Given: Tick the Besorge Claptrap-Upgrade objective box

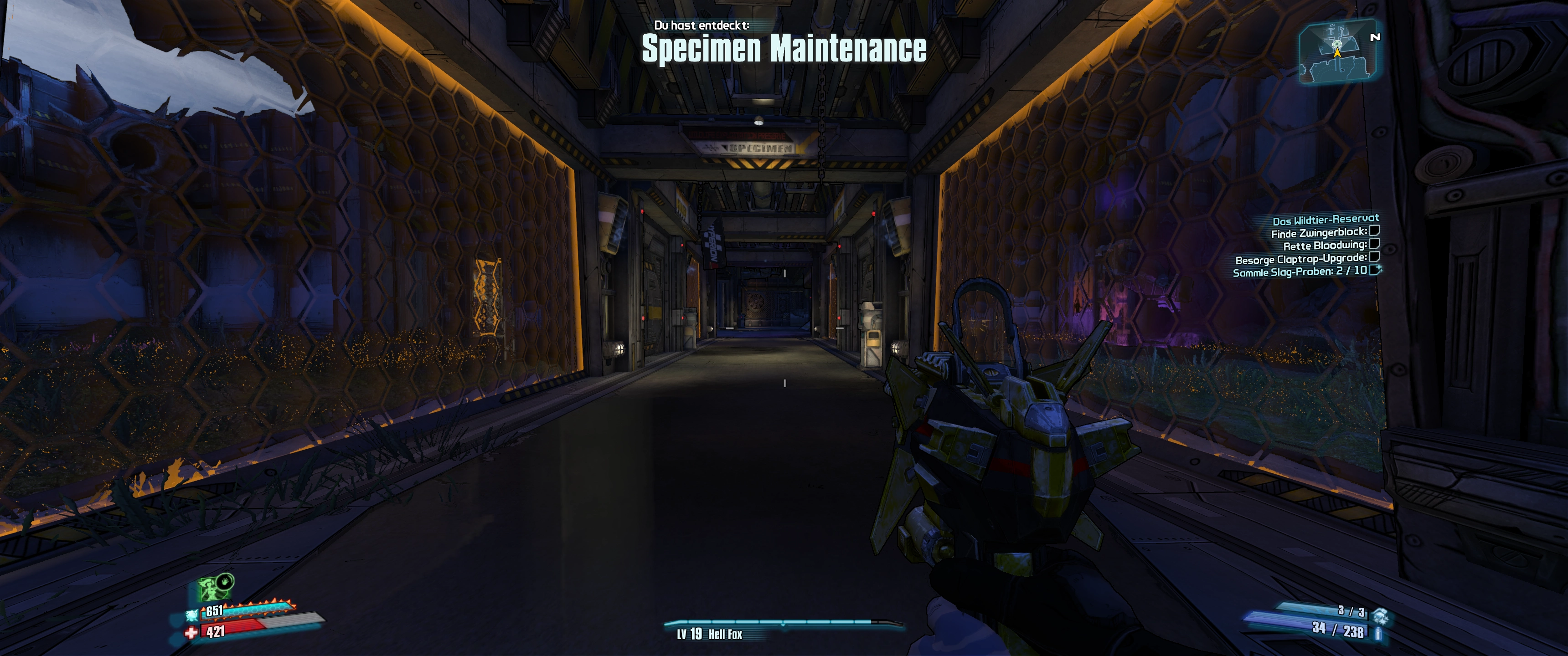Looking at the screenshot, I should tap(1374, 257).
